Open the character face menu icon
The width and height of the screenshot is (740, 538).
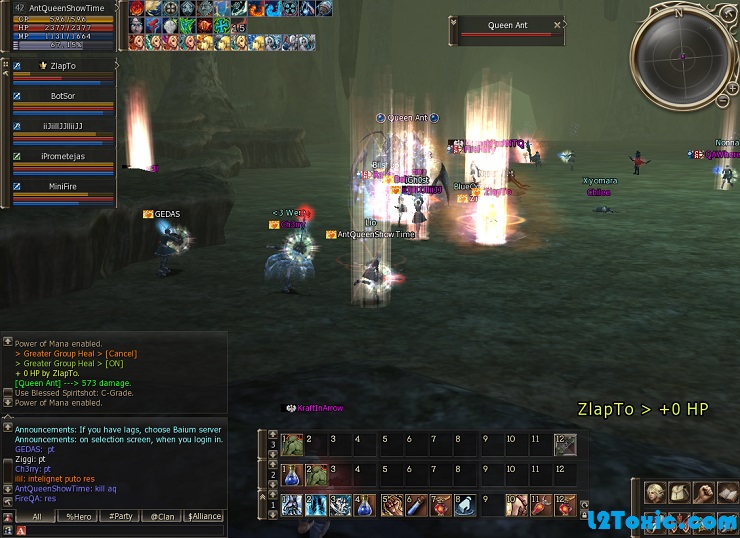[x=654, y=493]
